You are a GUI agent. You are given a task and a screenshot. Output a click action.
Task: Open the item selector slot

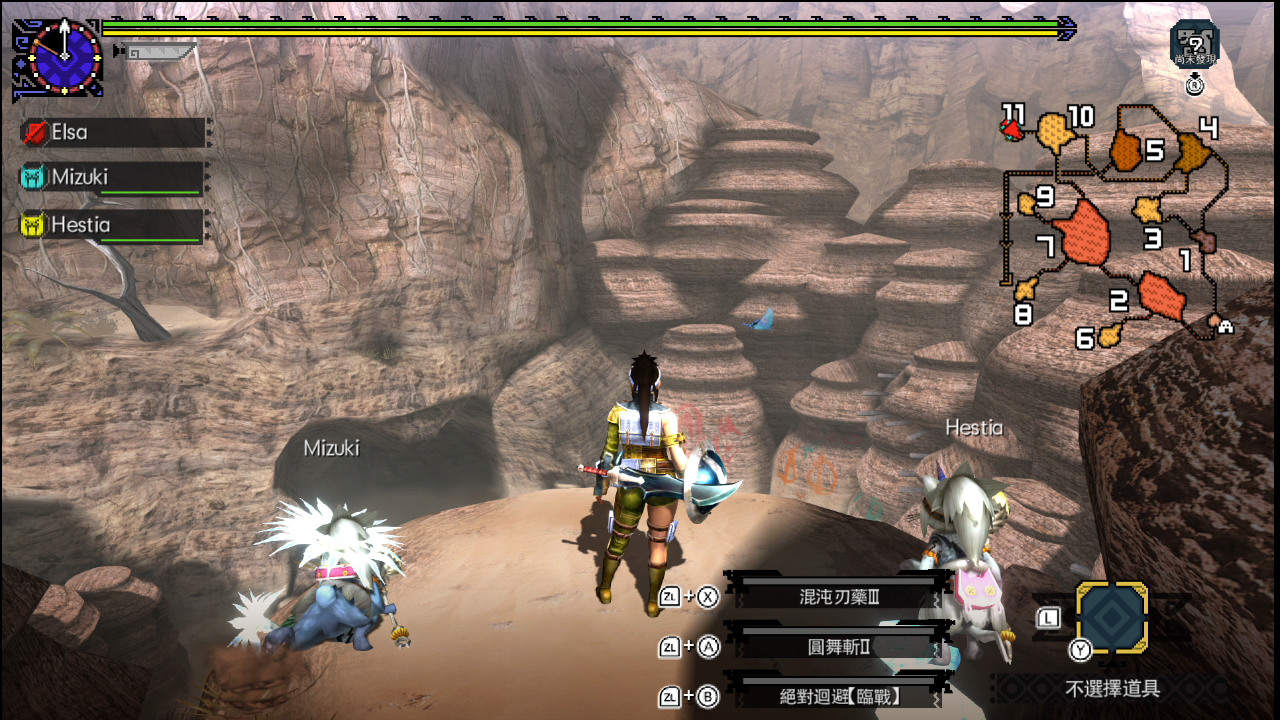click(x=1111, y=619)
